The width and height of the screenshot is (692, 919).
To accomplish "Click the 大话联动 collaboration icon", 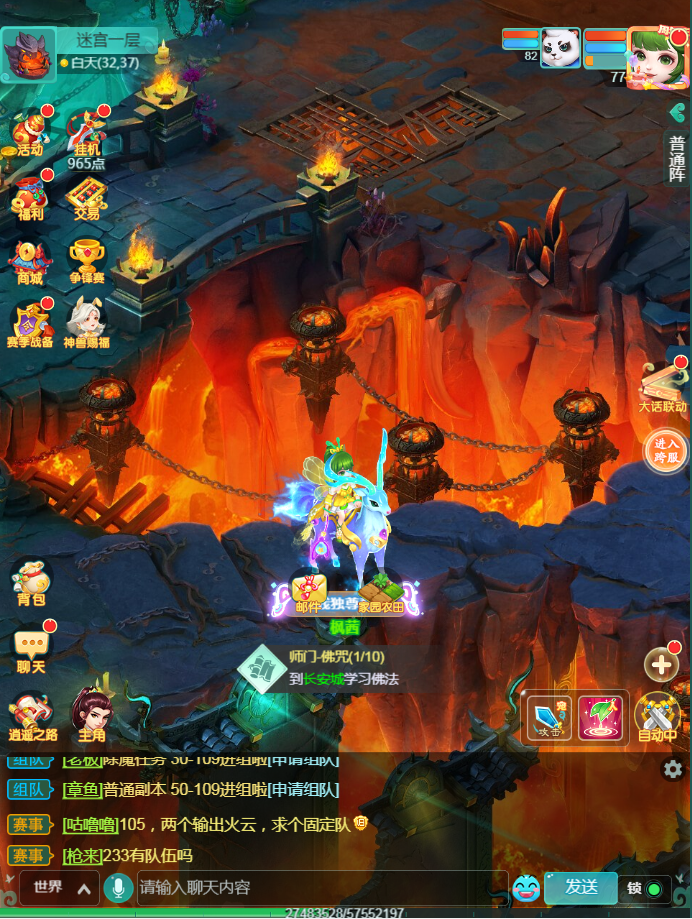I will click(x=662, y=385).
